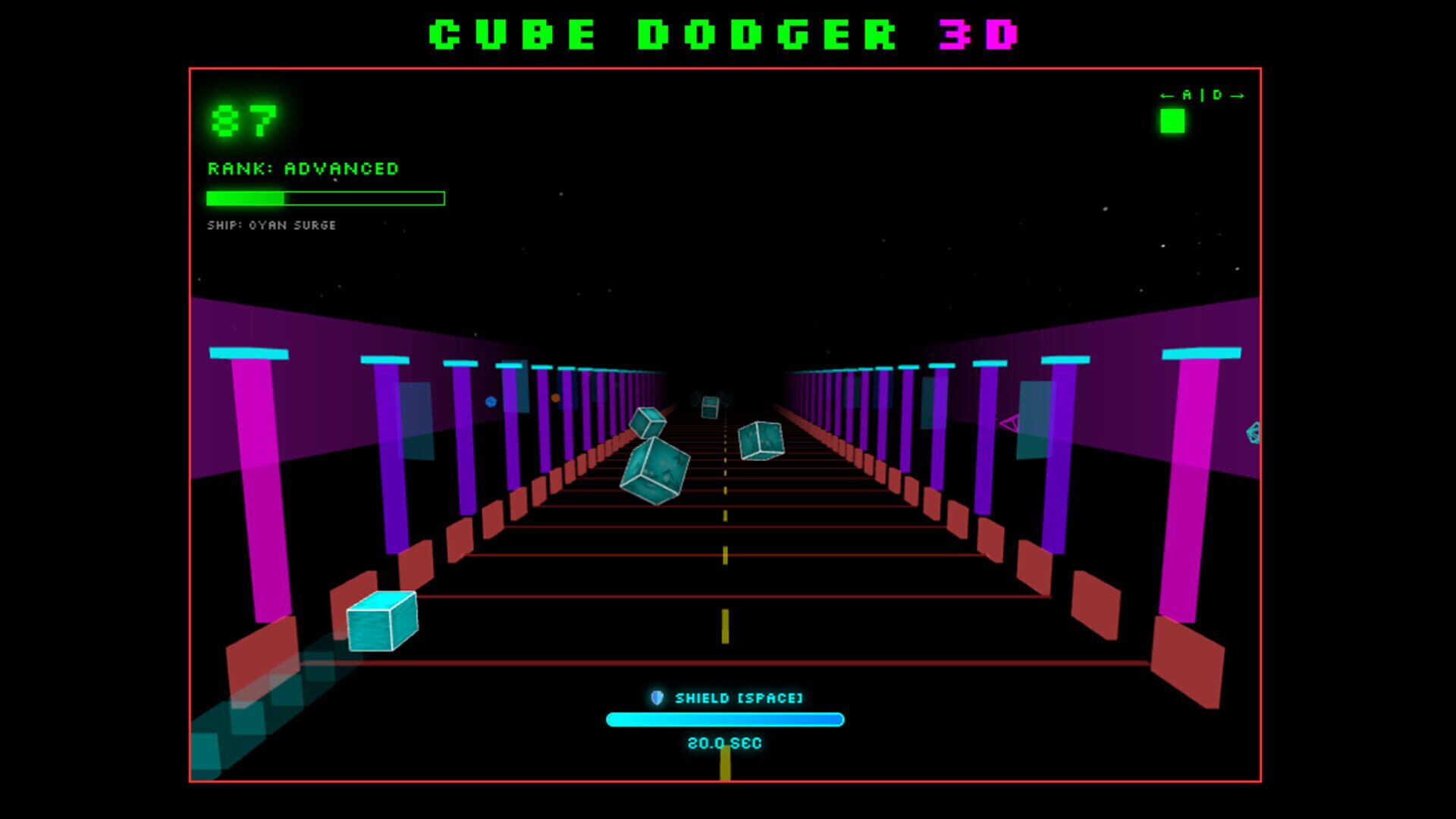Select the green player square indicator
1456x819 pixels.
point(1172,120)
